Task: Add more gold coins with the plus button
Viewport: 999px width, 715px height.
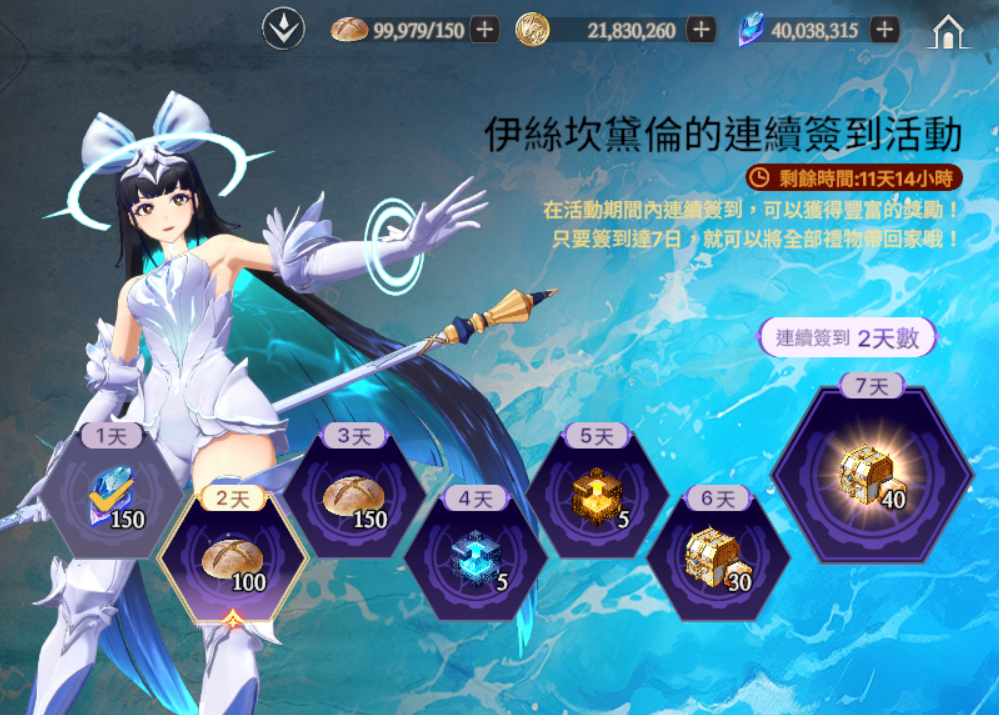Action: pyautogui.click(x=701, y=30)
